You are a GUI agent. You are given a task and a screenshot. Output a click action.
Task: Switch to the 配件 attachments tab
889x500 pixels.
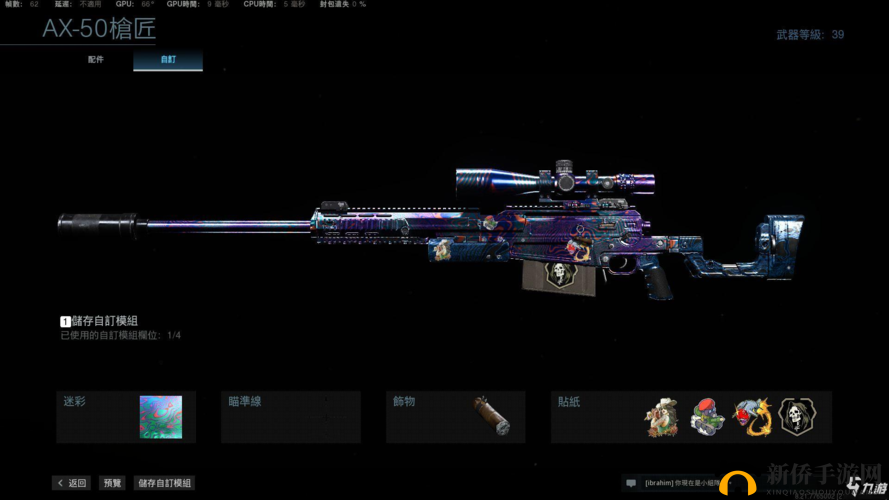click(x=96, y=60)
